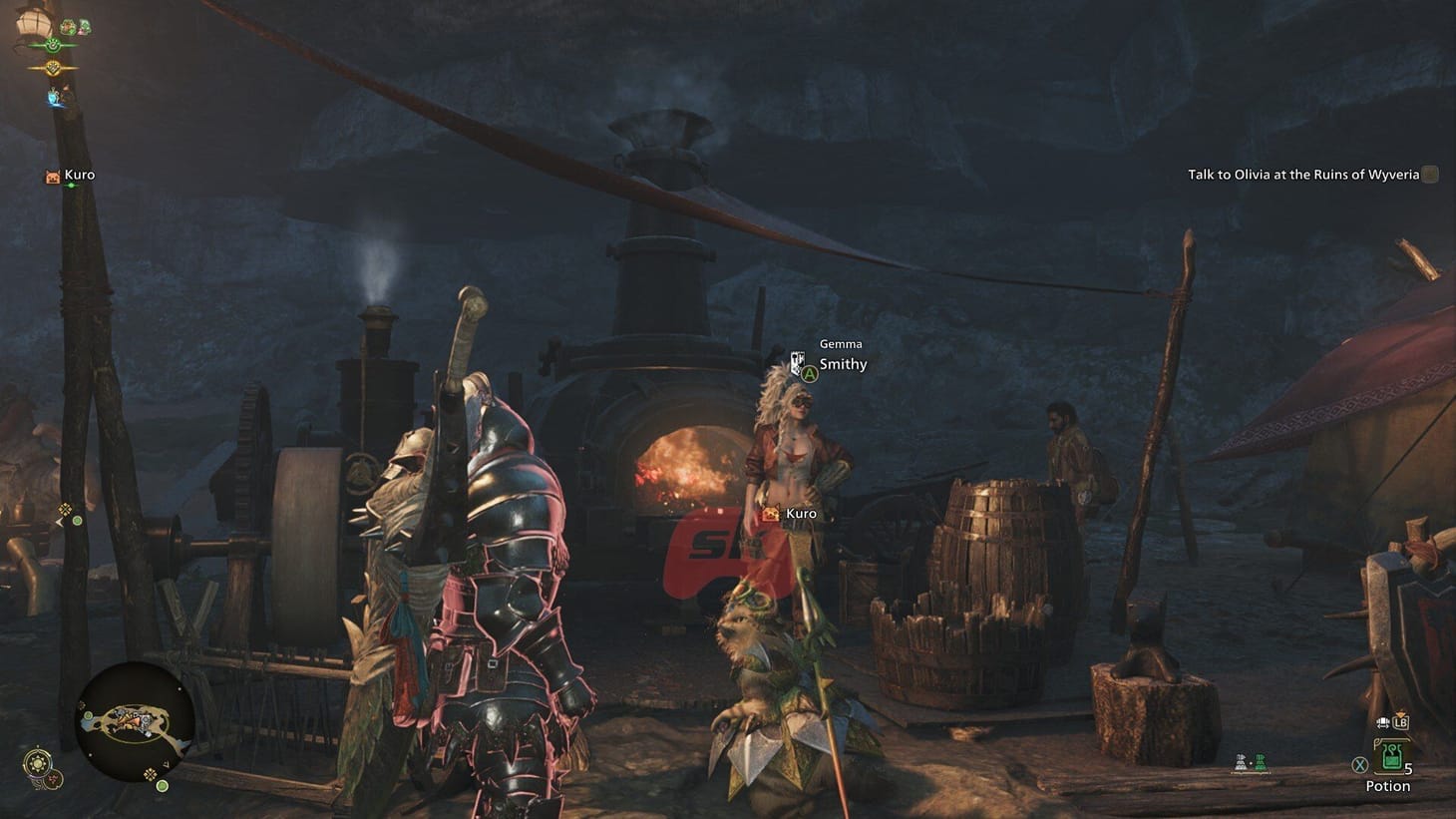The width and height of the screenshot is (1456, 819).
Task: Select the Gemma Smithy name label
Action: pos(841,354)
